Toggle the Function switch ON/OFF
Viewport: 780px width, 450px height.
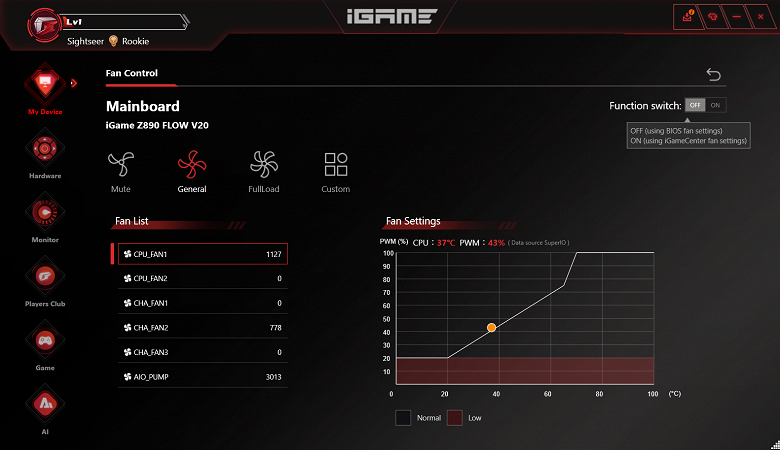(x=706, y=105)
